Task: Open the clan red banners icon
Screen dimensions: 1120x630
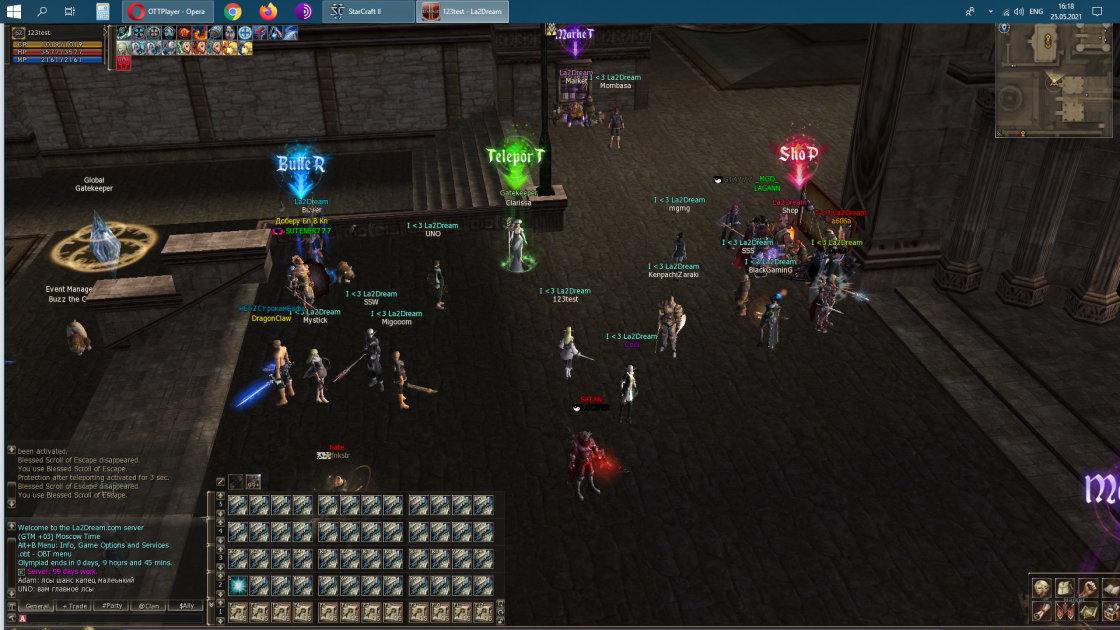Action: tap(1066, 611)
